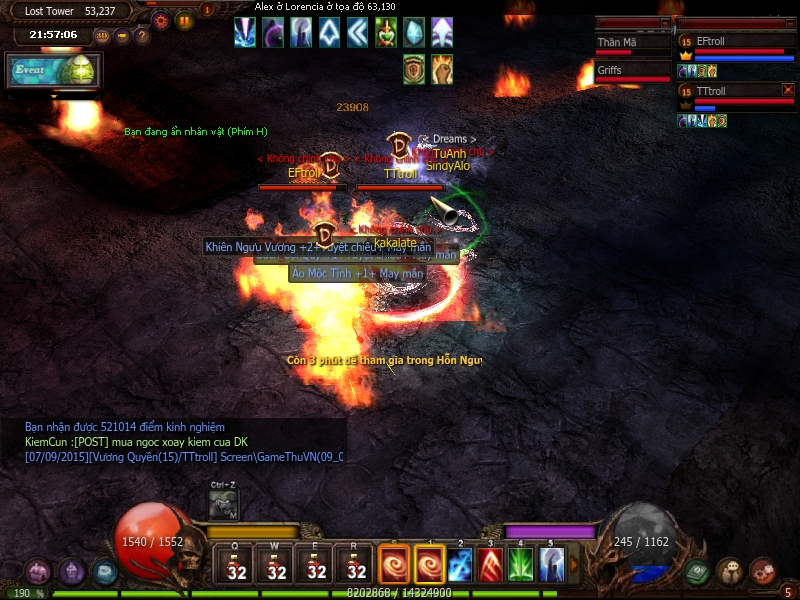Use the R potion slot
The image size is (800, 600).
(357, 564)
